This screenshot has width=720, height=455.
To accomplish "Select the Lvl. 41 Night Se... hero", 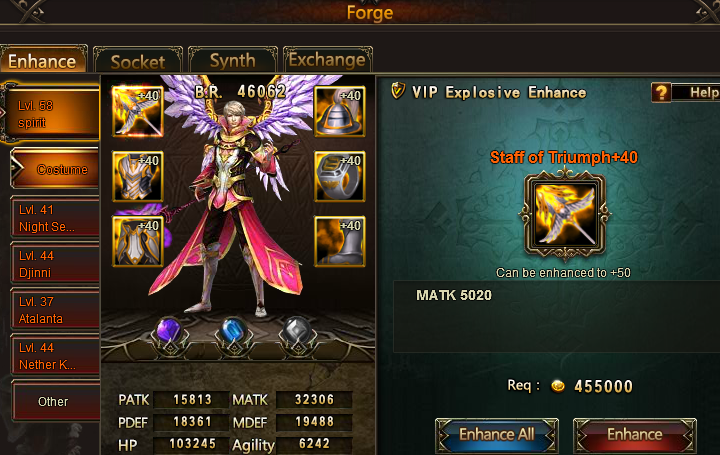I will coord(54,219).
